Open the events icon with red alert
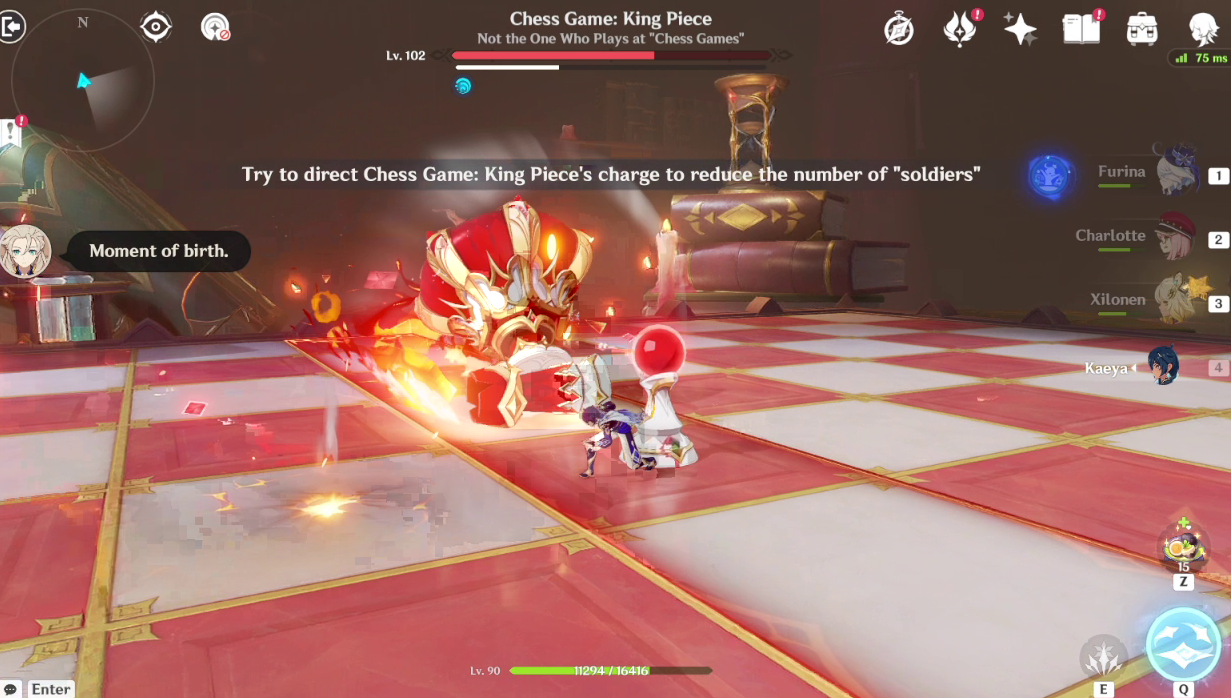Viewport: 1231px width, 698px height. [x=960, y=29]
